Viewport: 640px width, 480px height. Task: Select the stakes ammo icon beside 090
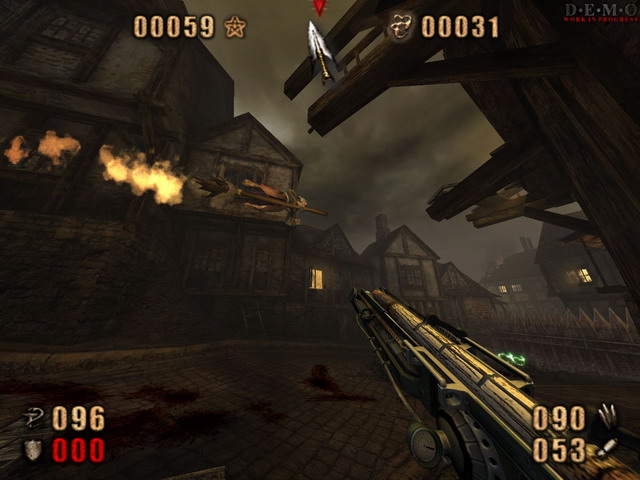607,416
